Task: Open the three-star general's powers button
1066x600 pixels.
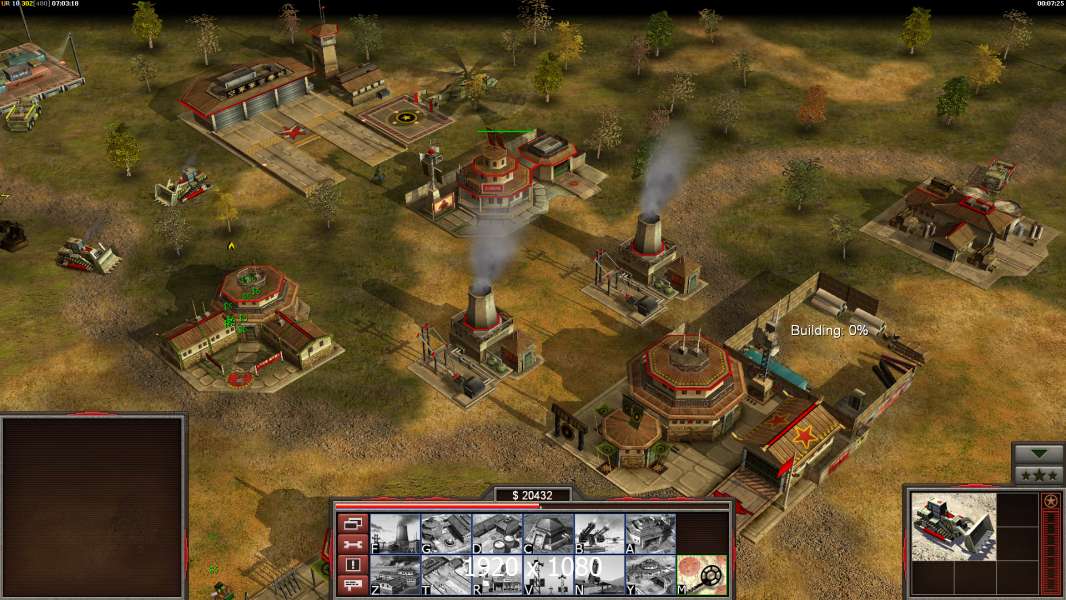Action: pyautogui.click(x=1038, y=474)
